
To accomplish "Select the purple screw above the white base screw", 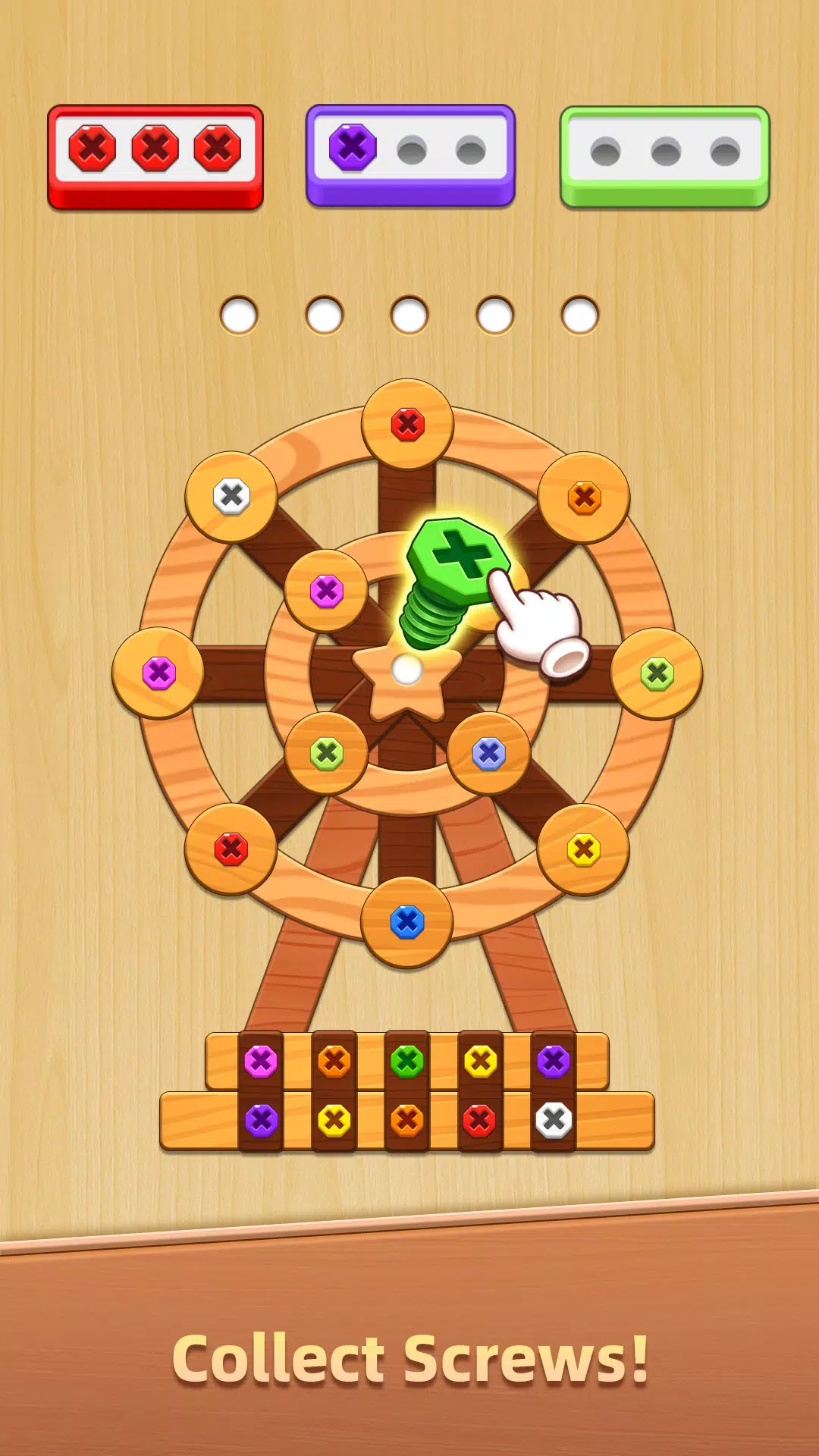I will [x=554, y=1062].
